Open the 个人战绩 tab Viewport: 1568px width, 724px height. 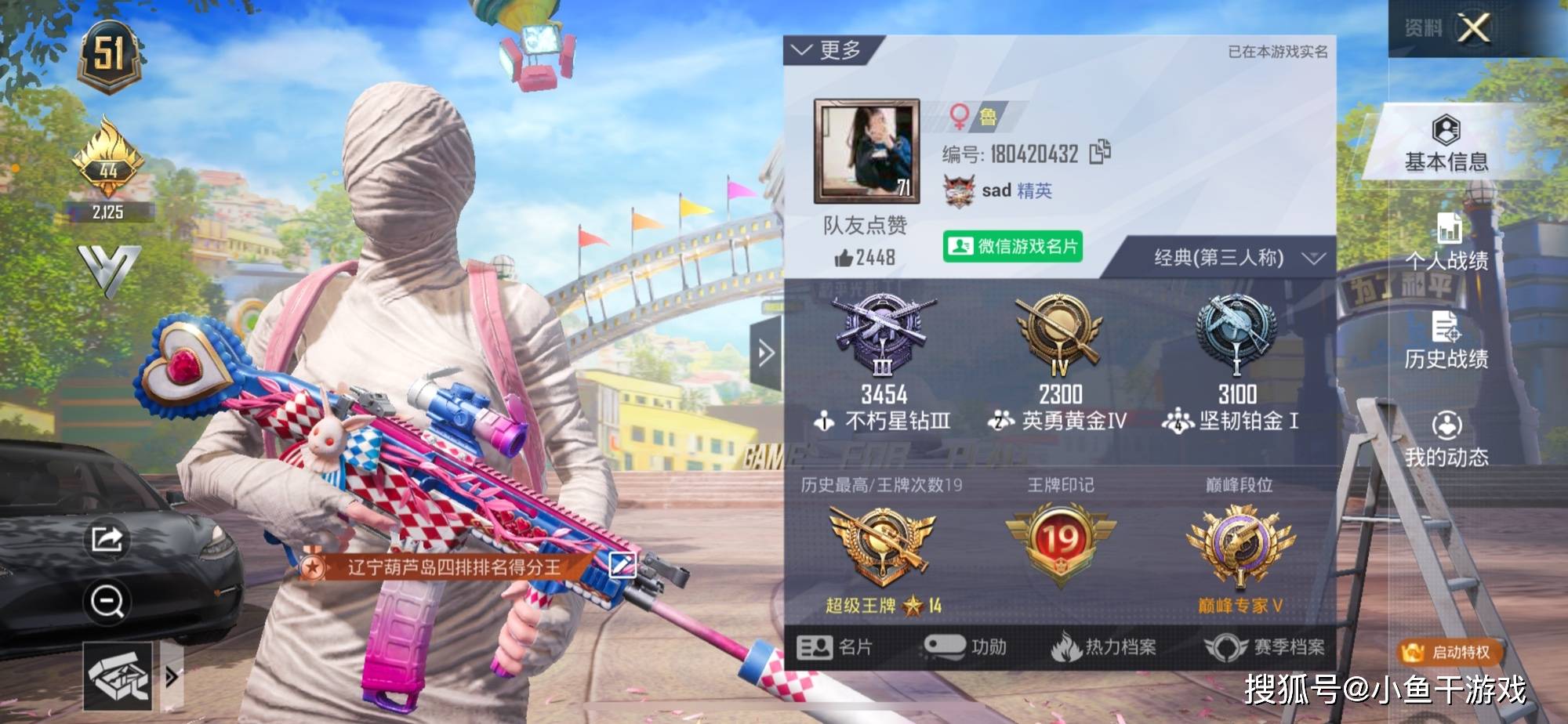pyautogui.click(x=1446, y=241)
